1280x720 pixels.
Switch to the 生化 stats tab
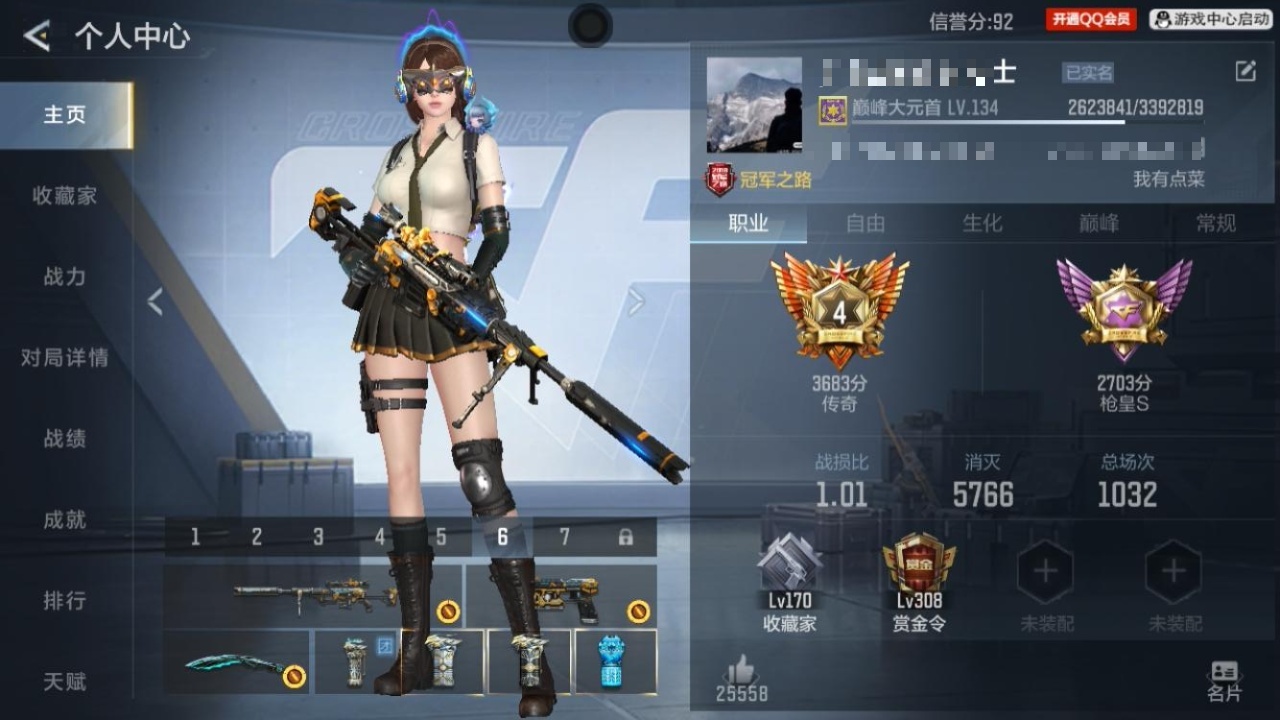tap(982, 223)
